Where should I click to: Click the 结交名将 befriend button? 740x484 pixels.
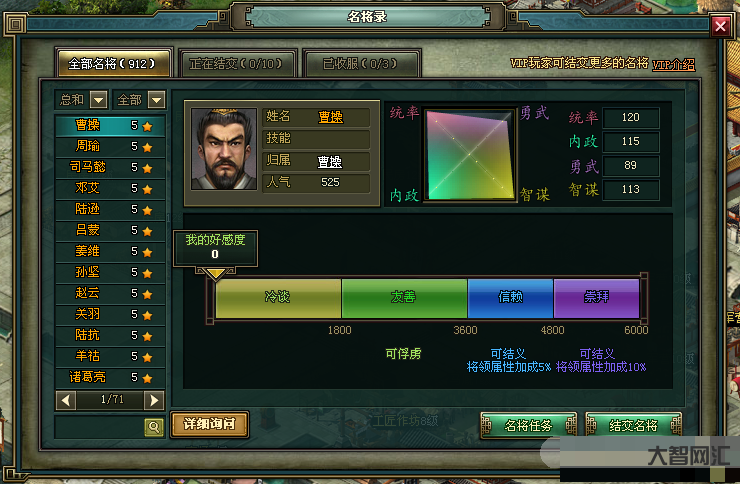[x=633, y=425]
